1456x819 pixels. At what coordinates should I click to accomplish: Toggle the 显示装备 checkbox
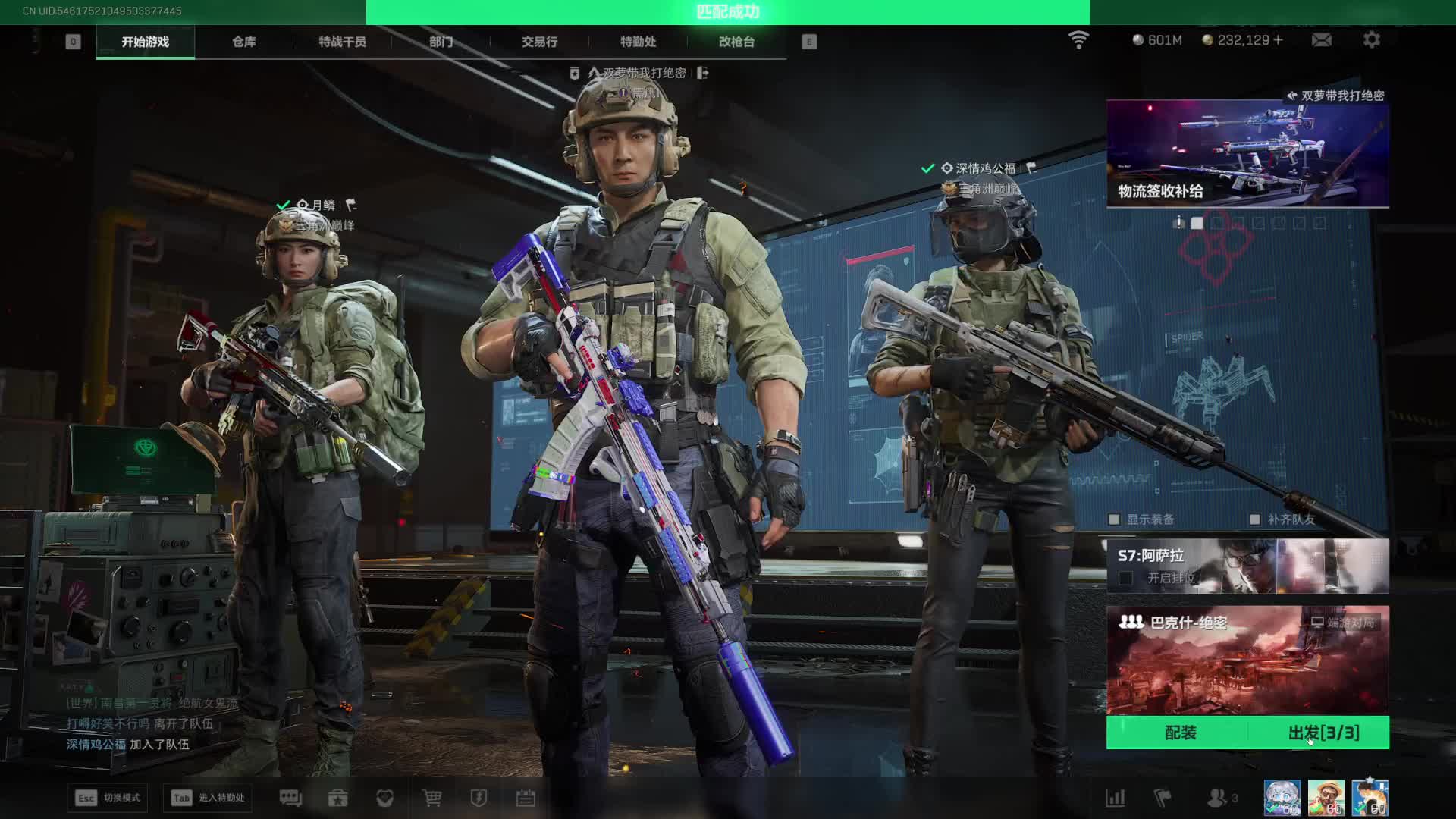(1114, 519)
